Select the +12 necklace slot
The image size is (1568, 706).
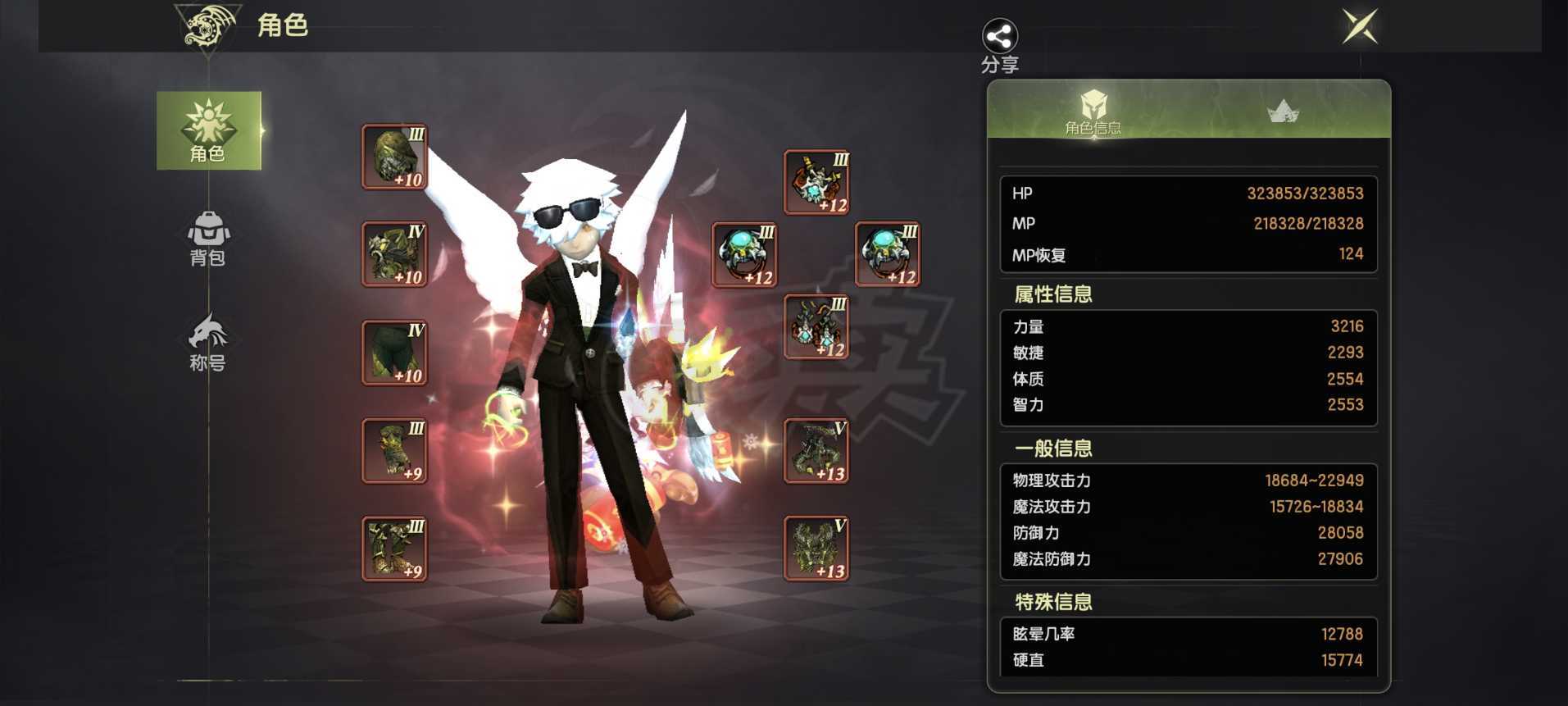point(816,182)
